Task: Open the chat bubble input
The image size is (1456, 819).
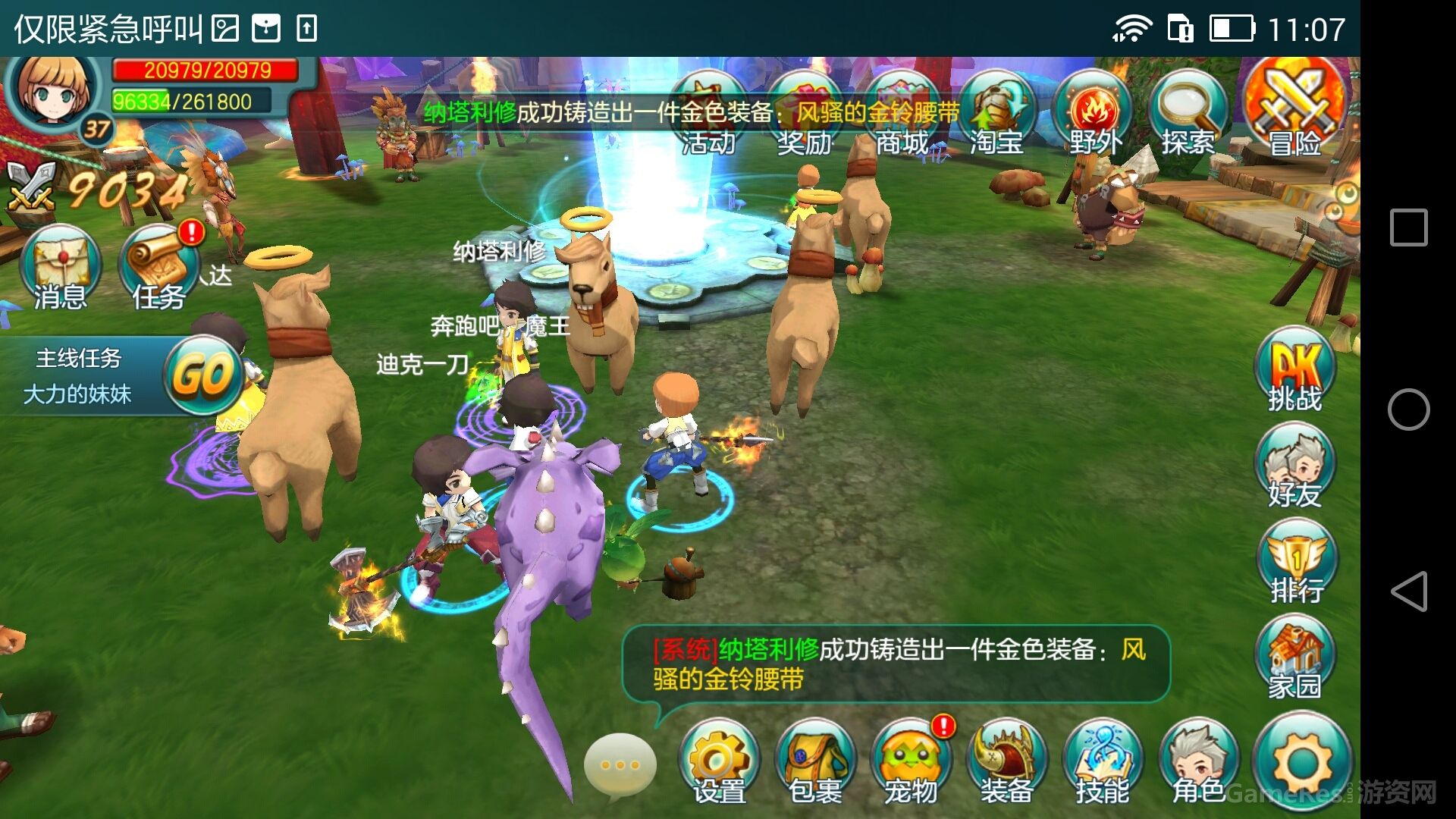Action: click(622, 766)
